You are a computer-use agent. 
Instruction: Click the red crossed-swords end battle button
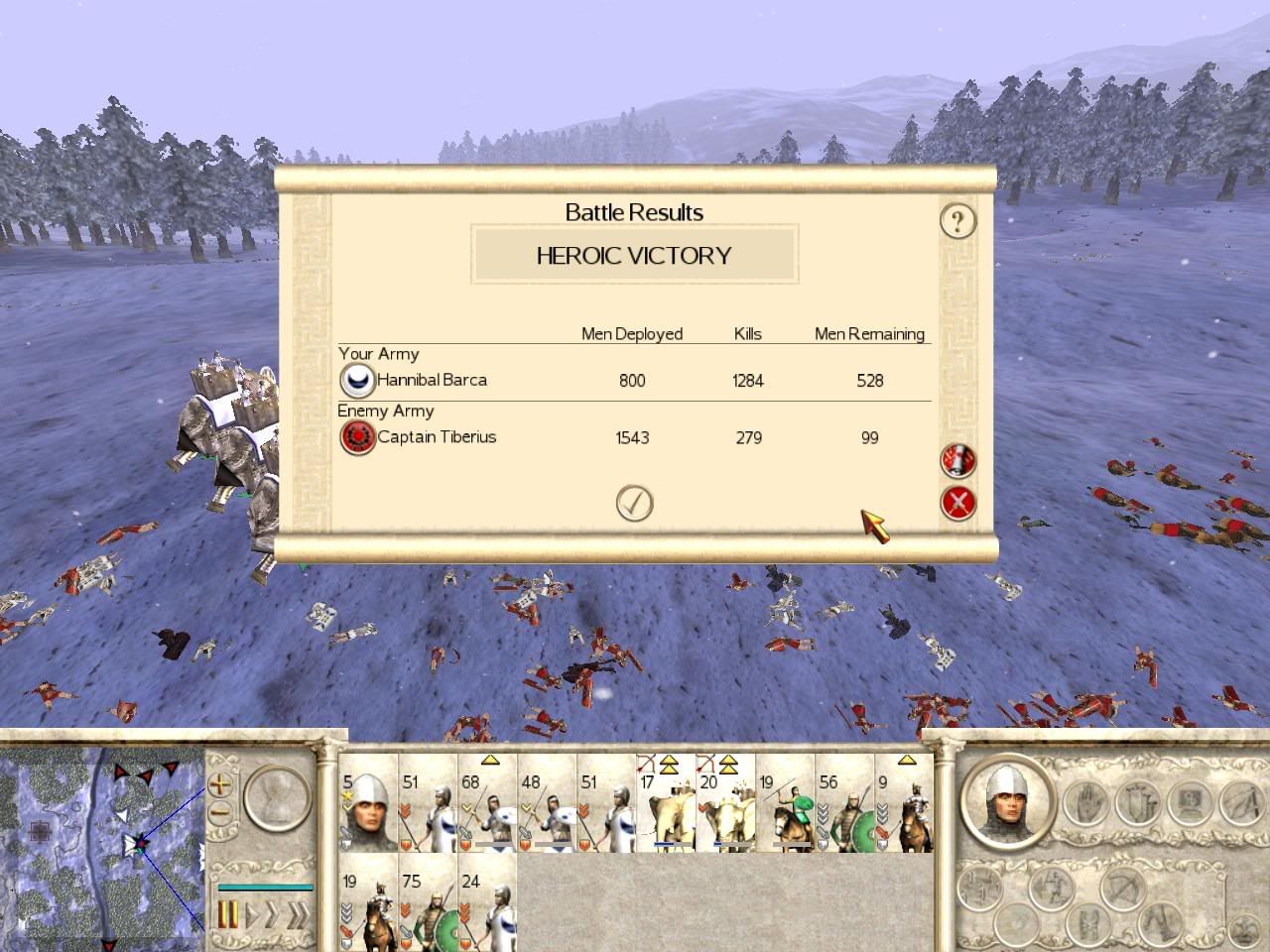(957, 504)
